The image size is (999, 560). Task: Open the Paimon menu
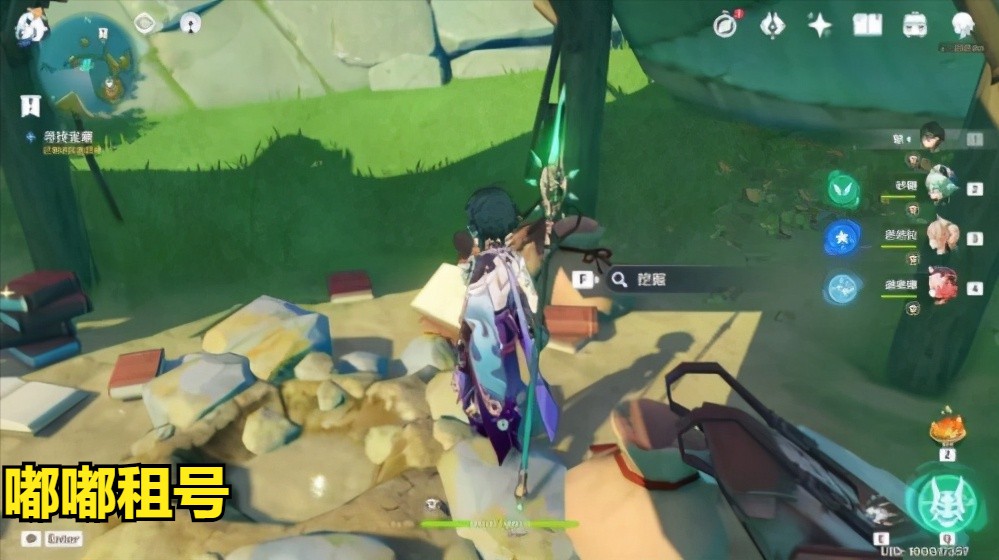click(x=30, y=24)
